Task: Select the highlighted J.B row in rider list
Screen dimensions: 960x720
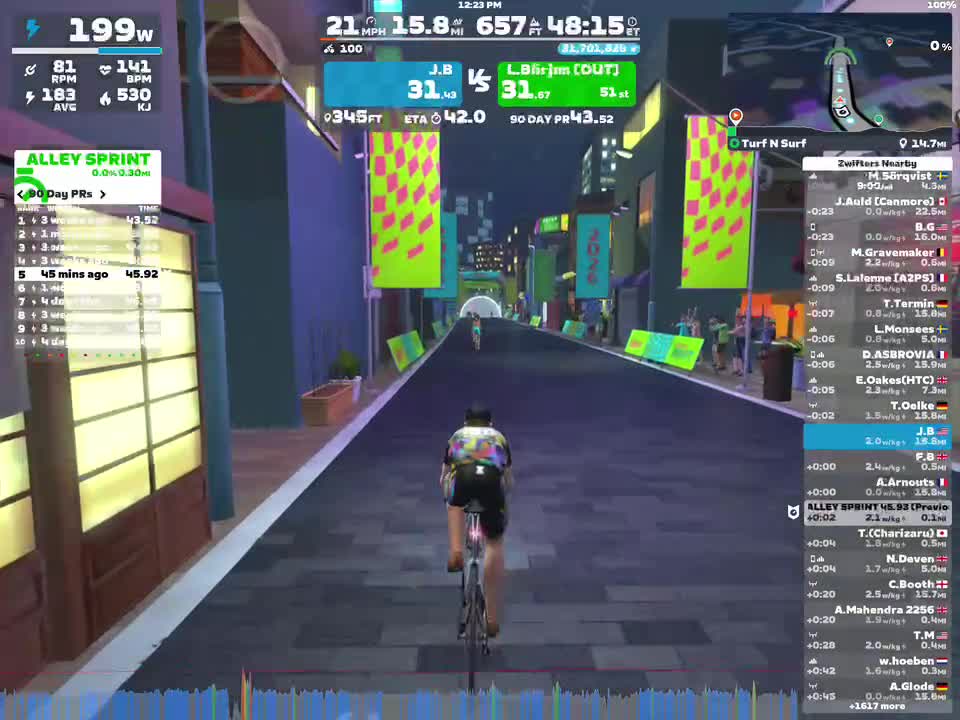Action: click(x=877, y=436)
